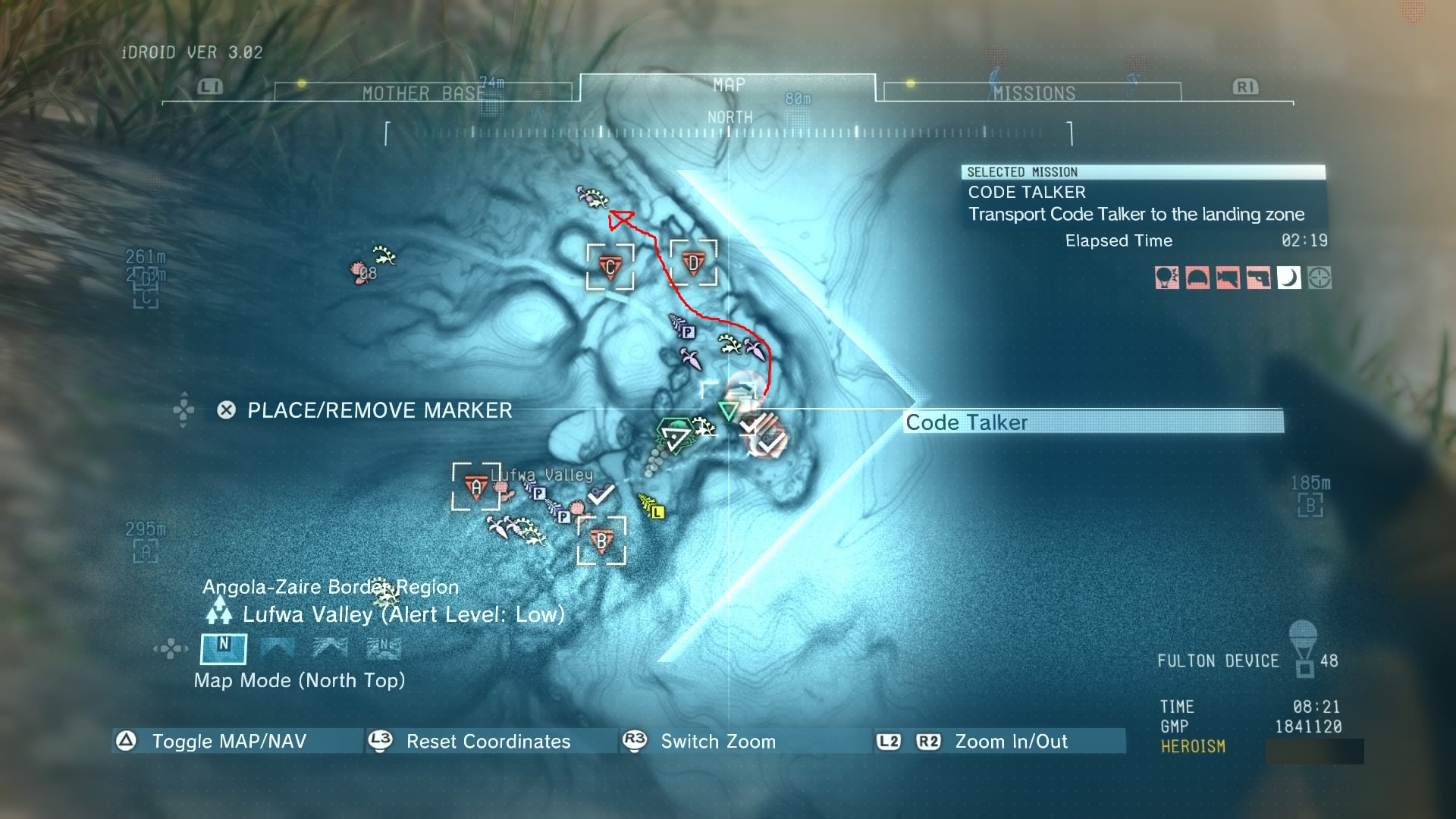Screen dimensions: 1456x819
Task: Select landing zone marker A
Action: pyautogui.click(x=476, y=487)
